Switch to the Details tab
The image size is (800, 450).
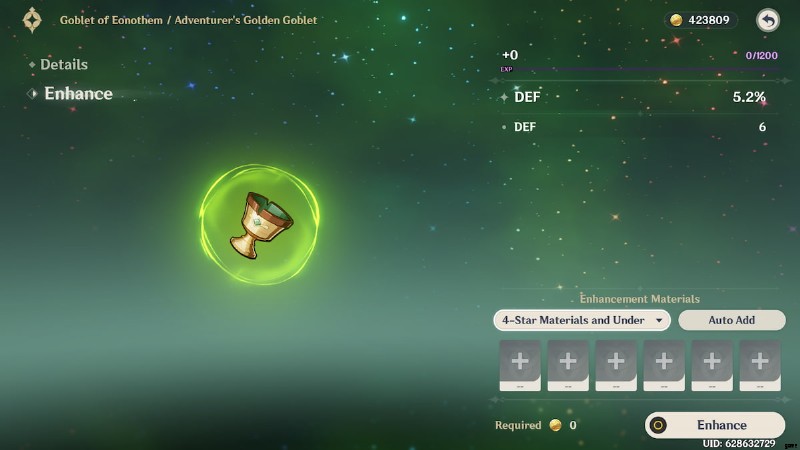[x=64, y=64]
